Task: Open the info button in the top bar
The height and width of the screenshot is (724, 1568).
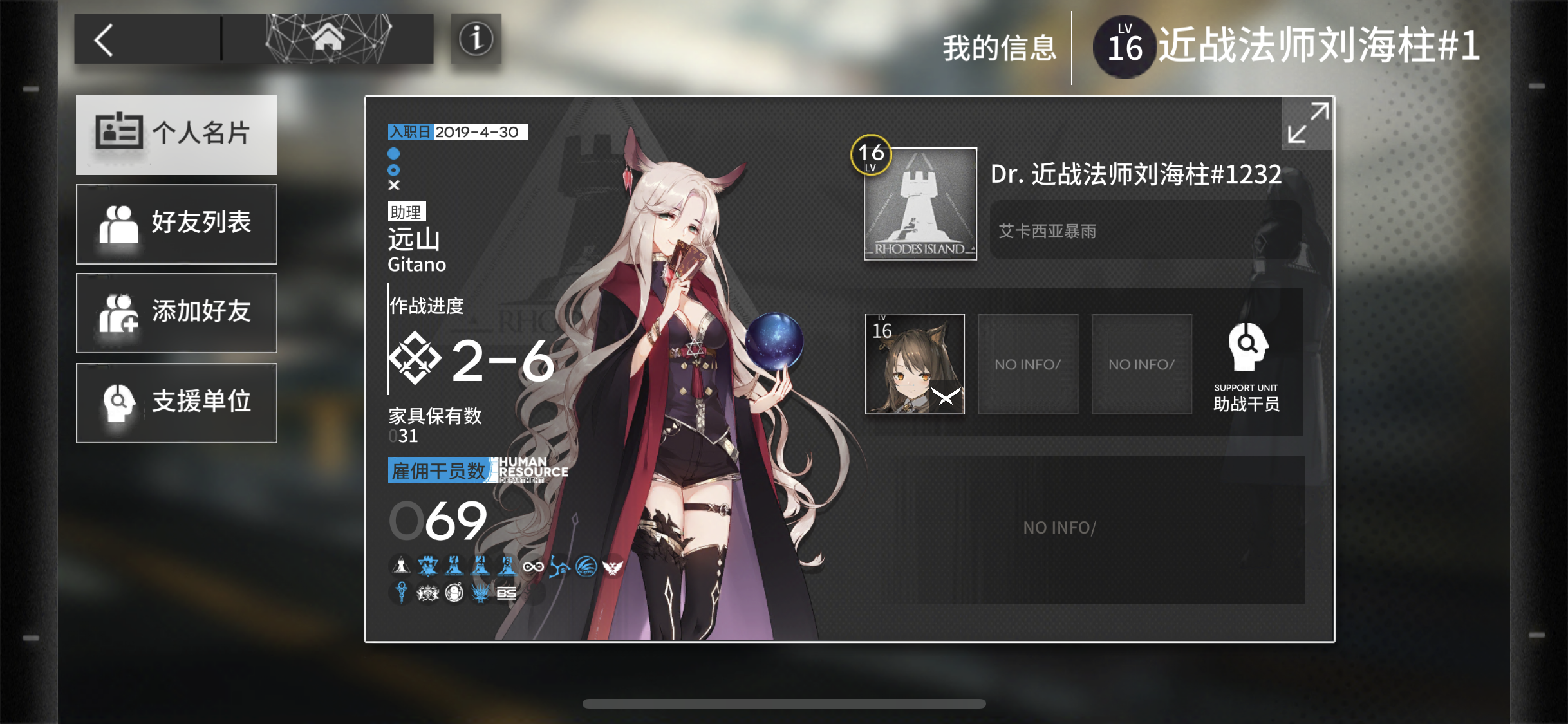Action: click(476, 39)
